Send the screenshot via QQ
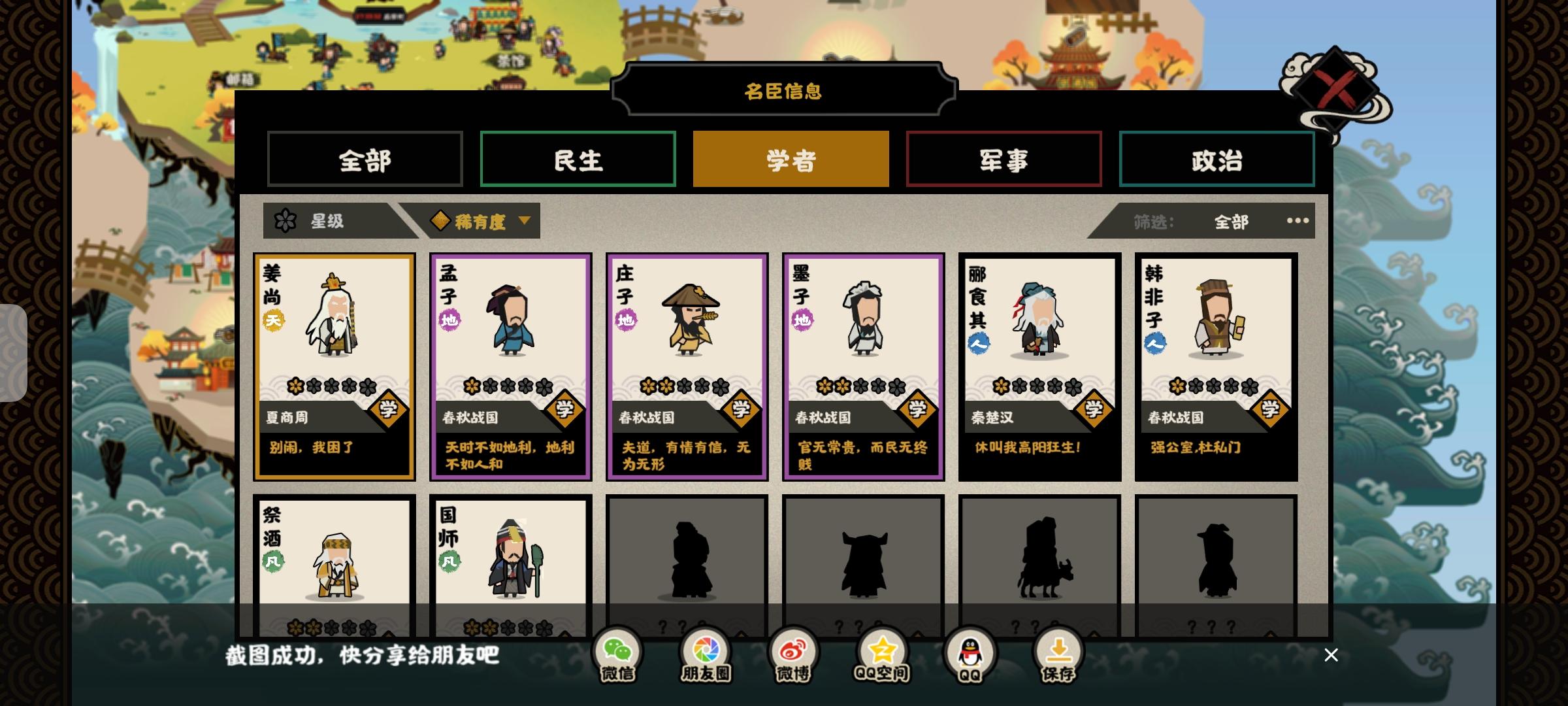 pos(970,651)
